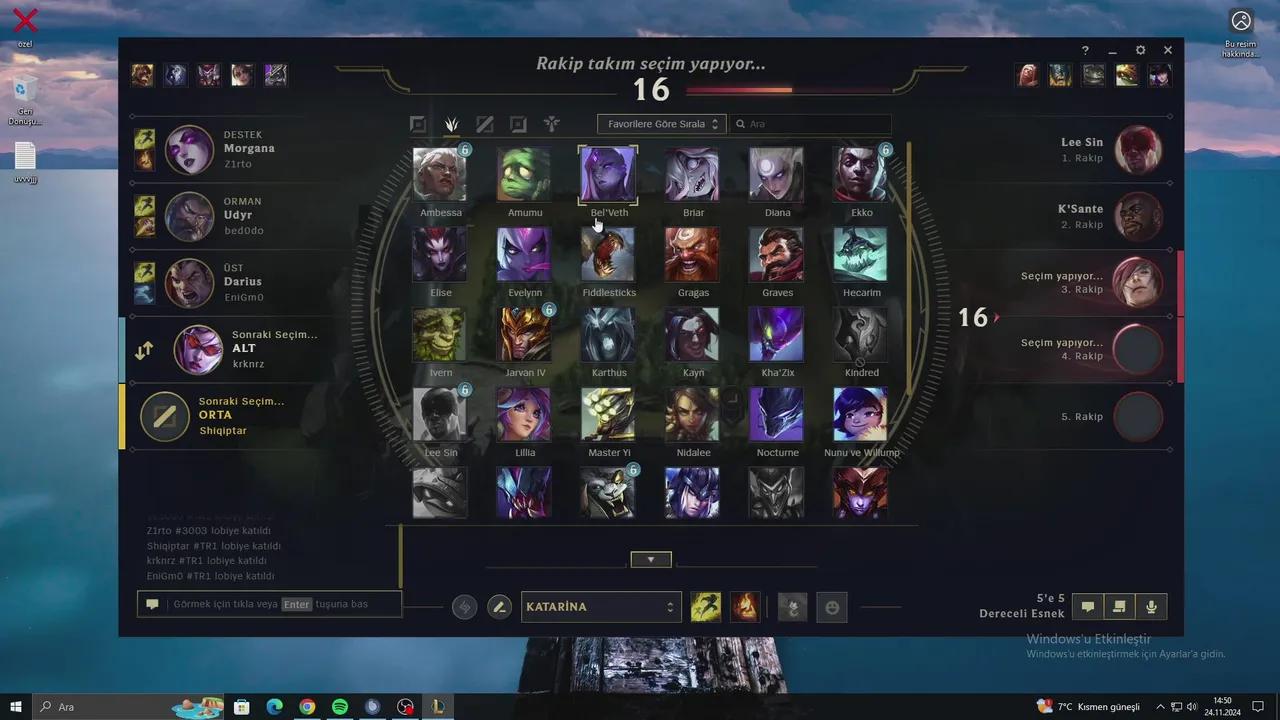Click the ward skin icon beside the emotes

(792, 606)
